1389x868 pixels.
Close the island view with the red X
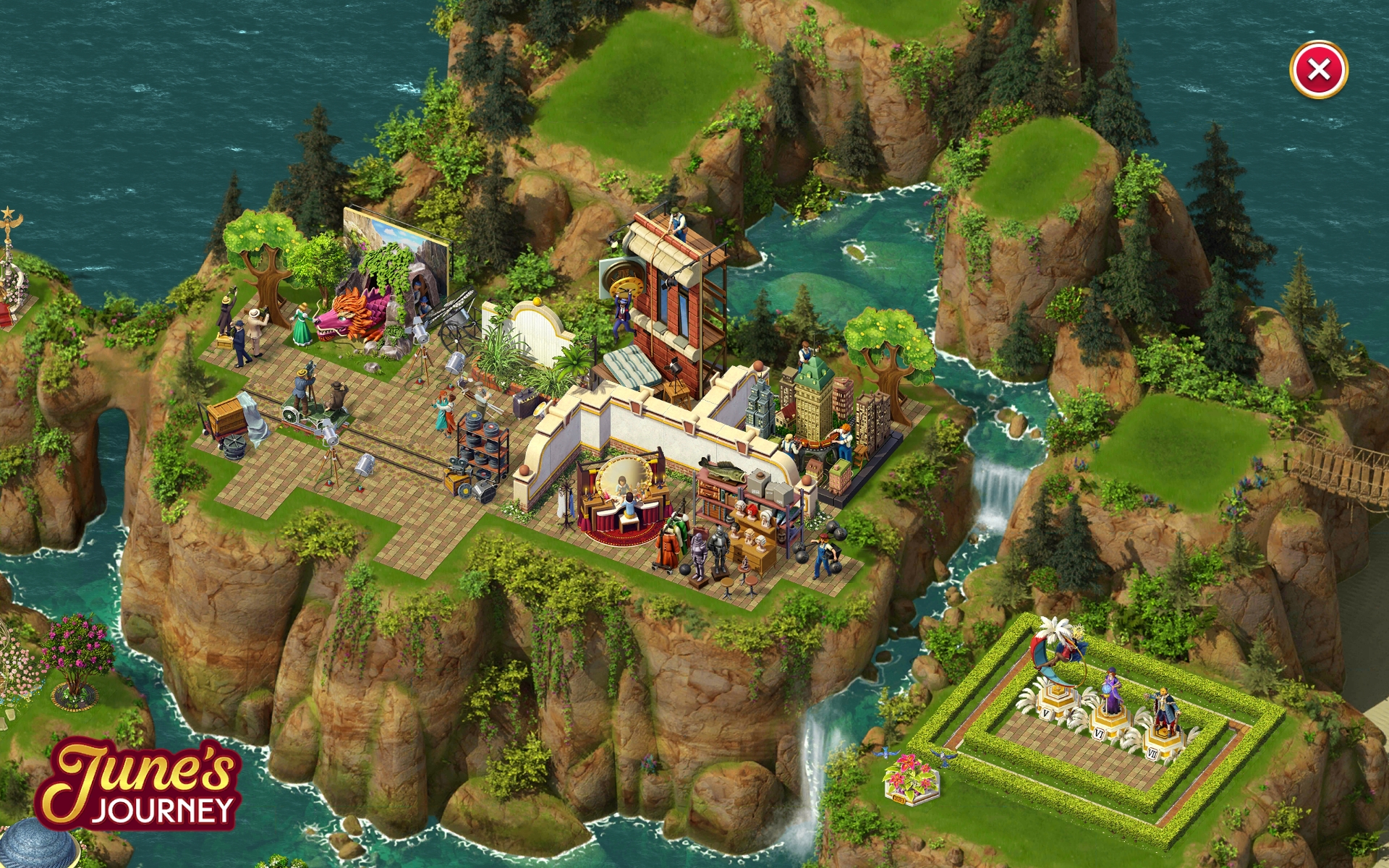[x=1318, y=69]
